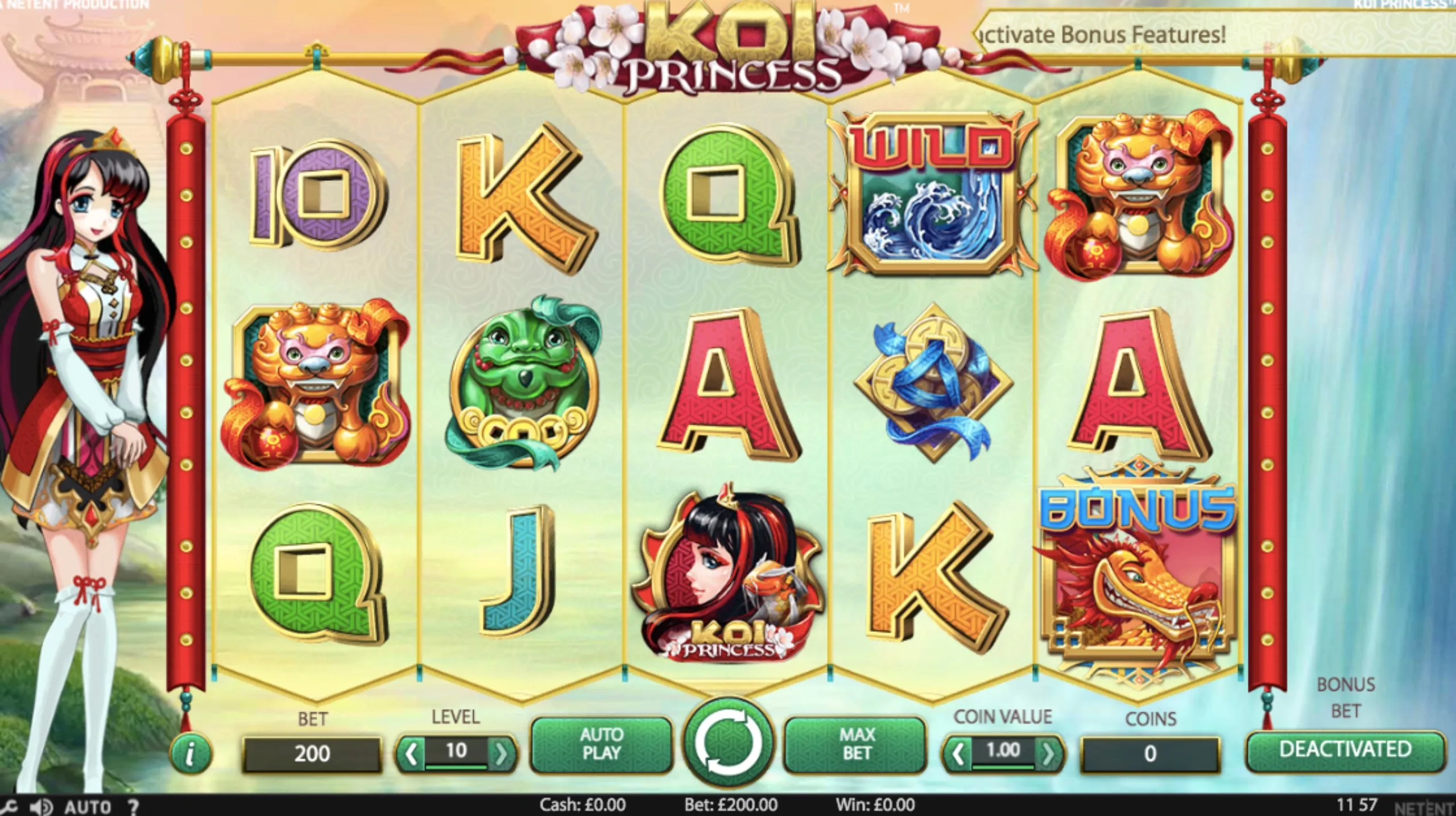Decrease the bet level
Viewport: 1456px width, 816px height.
(x=411, y=755)
